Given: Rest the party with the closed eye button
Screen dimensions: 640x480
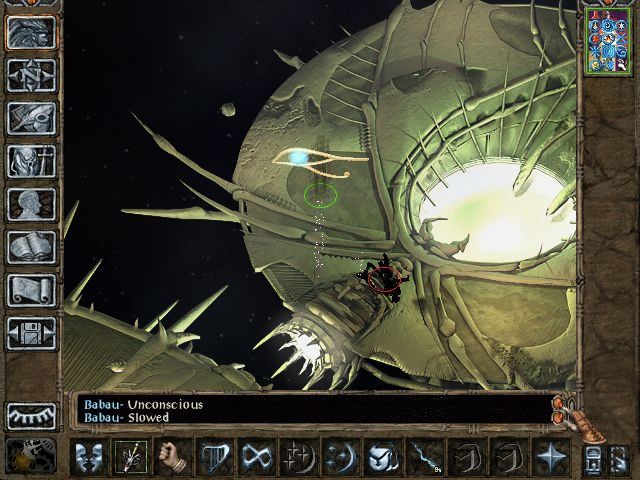Looking at the screenshot, I should pos(31,415).
